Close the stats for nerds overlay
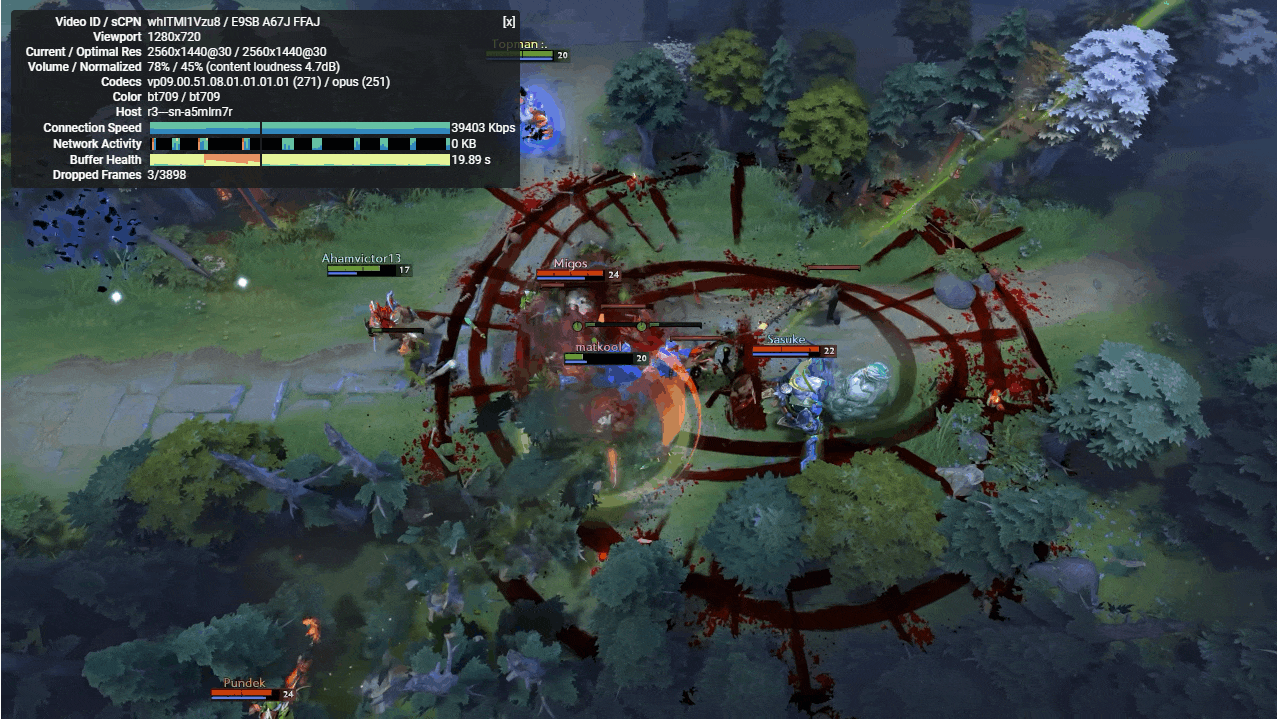Viewport: 1277px width, 719px height. [508, 21]
